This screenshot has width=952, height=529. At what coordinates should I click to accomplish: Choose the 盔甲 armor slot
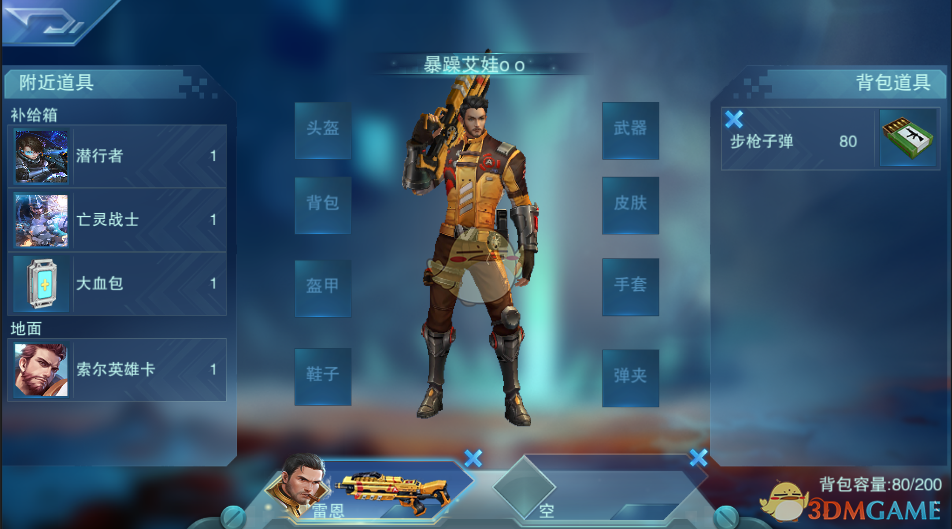(323, 287)
